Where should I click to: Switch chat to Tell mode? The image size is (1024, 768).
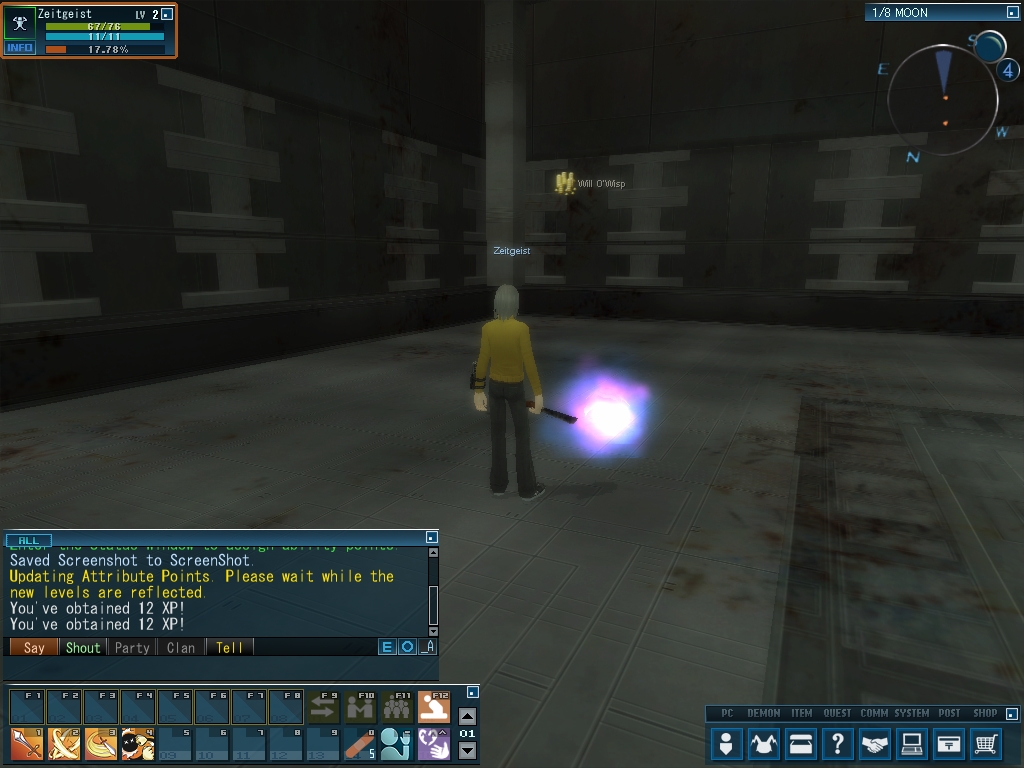(x=229, y=647)
